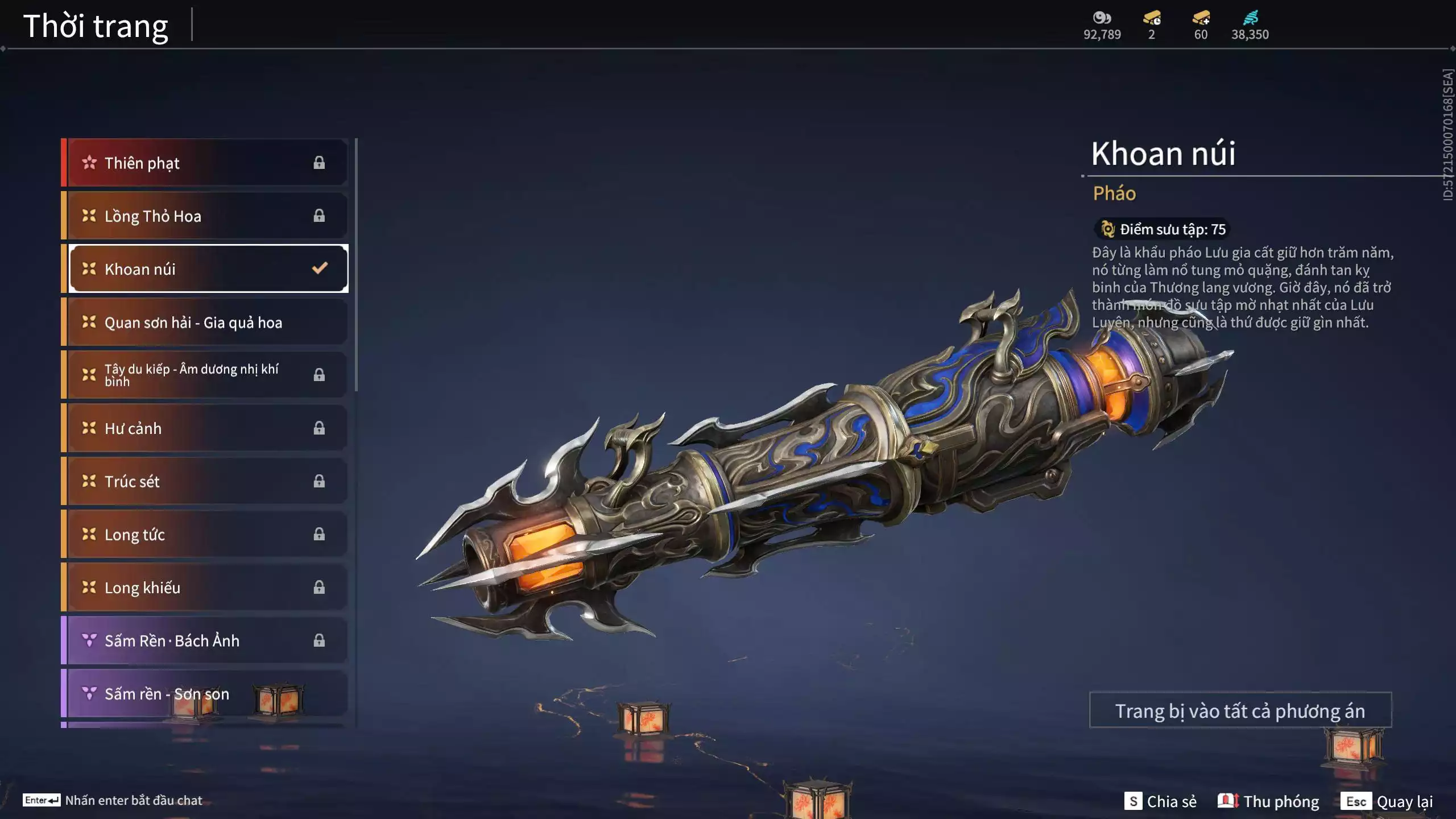Select the Thiên phạt skin entry
1456x819 pixels.
(205, 163)
